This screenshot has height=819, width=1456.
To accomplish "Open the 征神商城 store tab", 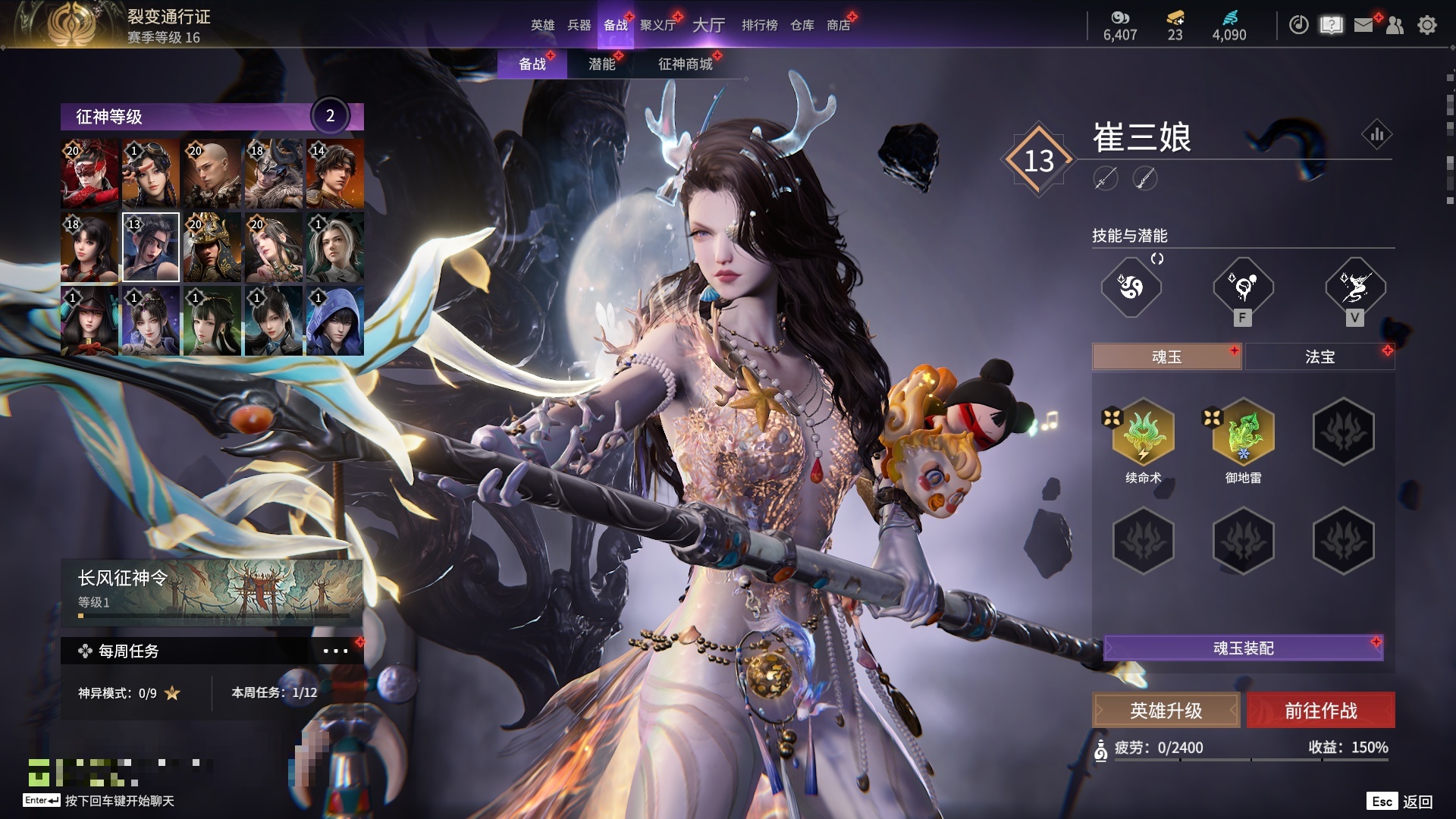I will (686, 64).
